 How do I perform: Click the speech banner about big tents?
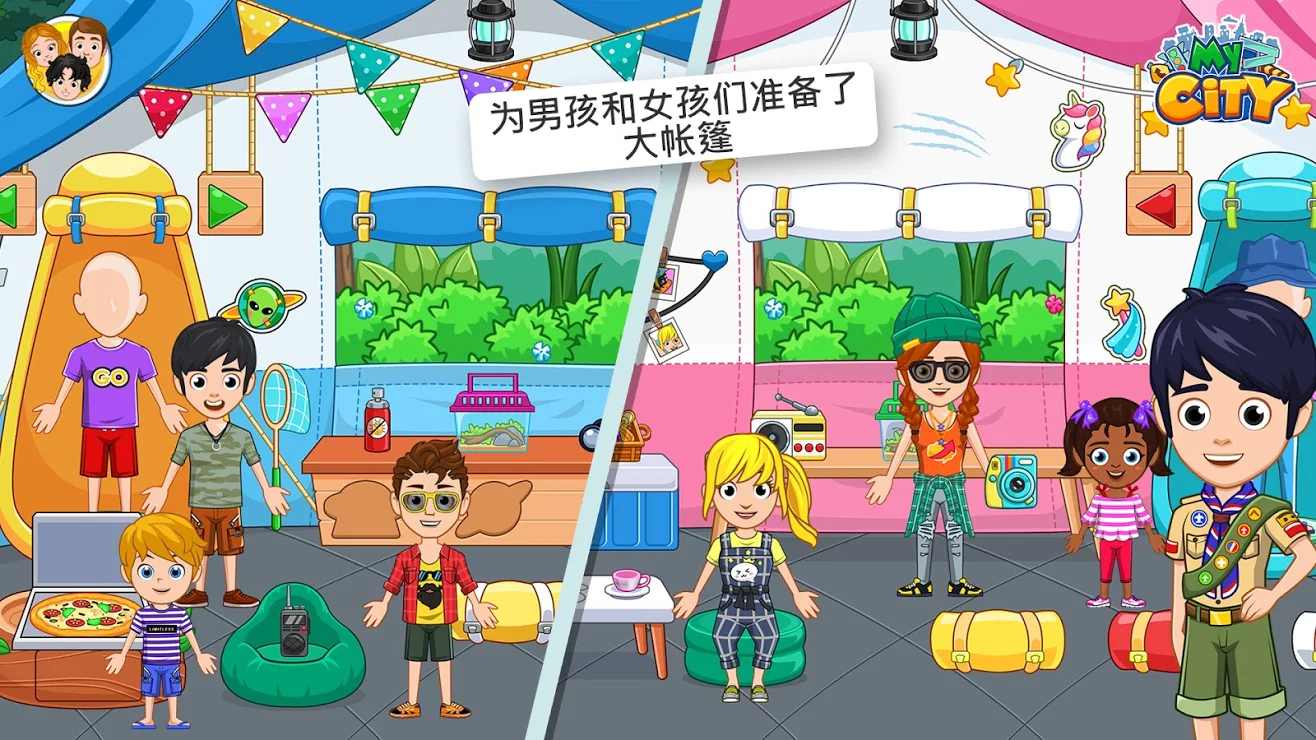pyautogui.click(x=672, y=118)
